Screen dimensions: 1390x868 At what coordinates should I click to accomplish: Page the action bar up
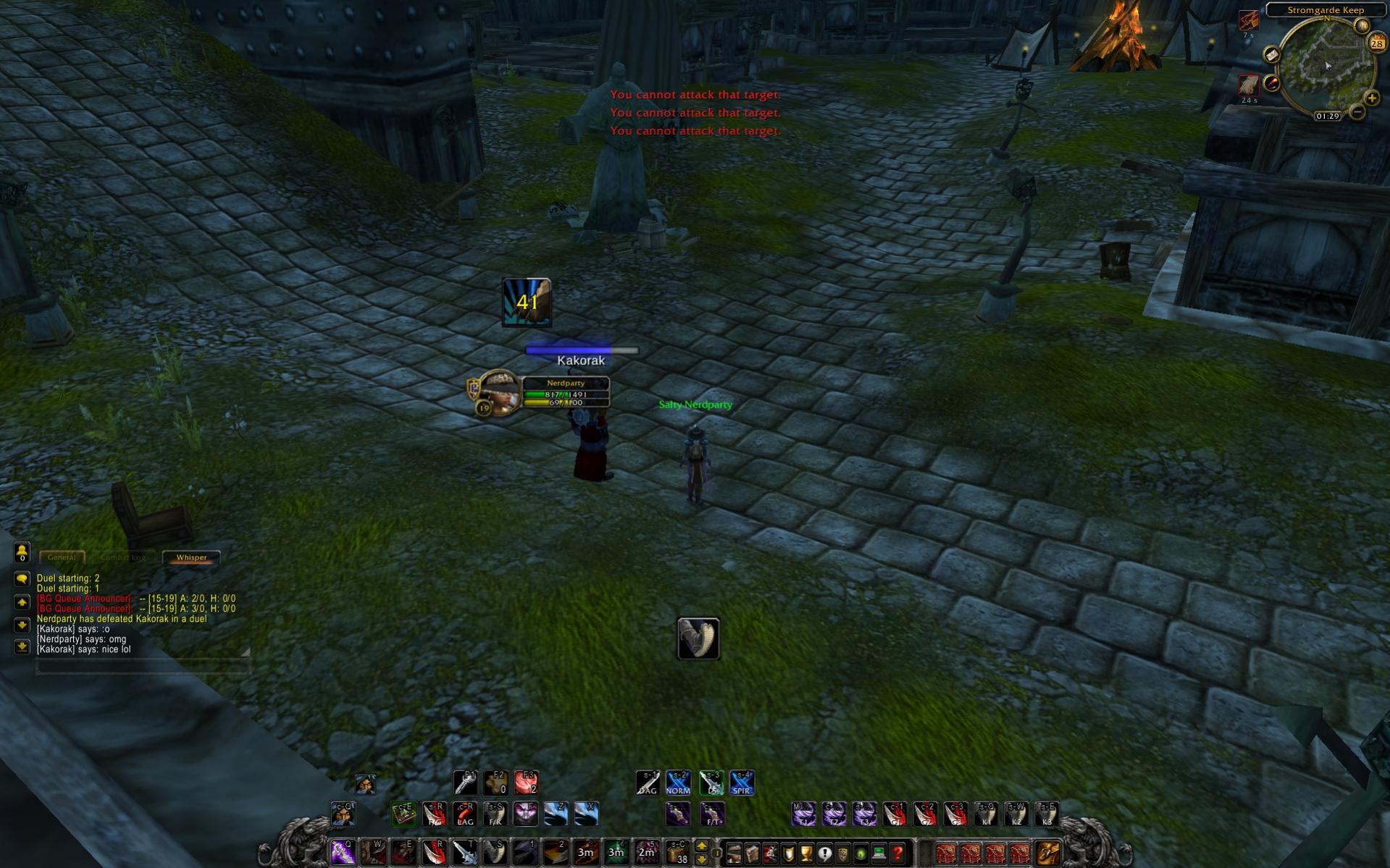tap(701, 846)
